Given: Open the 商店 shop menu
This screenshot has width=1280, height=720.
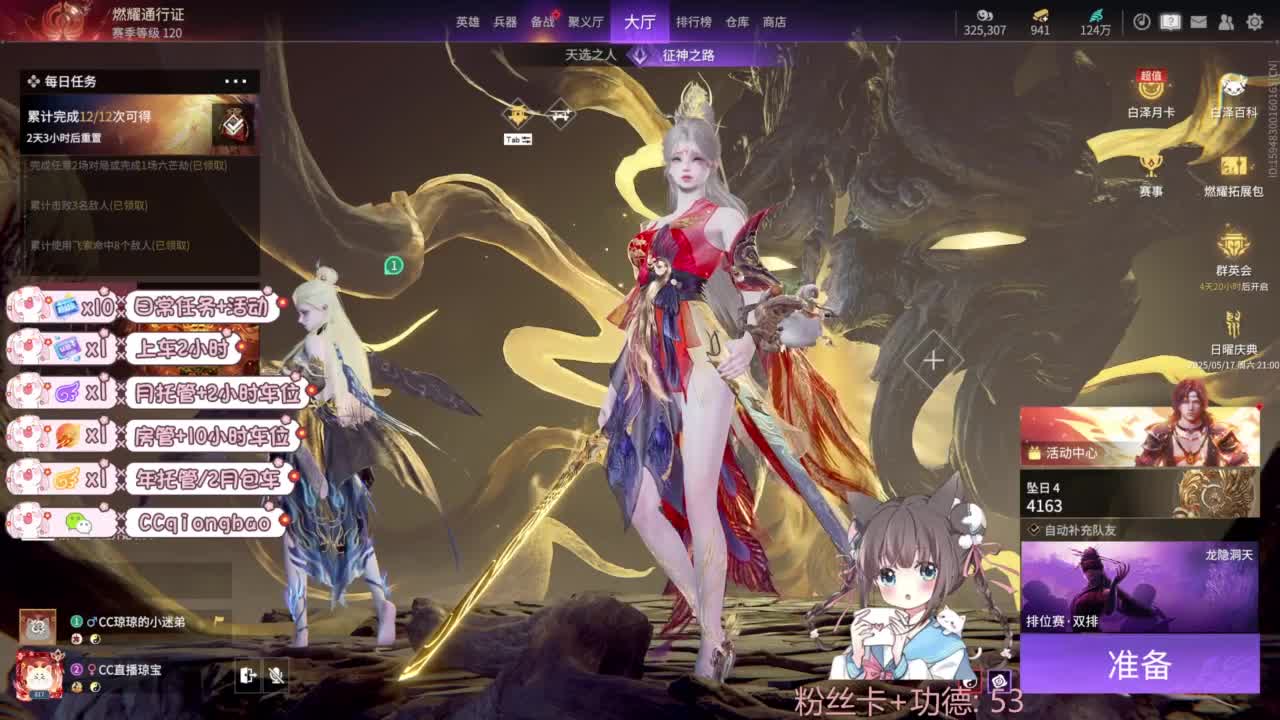Looking at the screenshot, I should pyautogui.click(x=778, y=21).
